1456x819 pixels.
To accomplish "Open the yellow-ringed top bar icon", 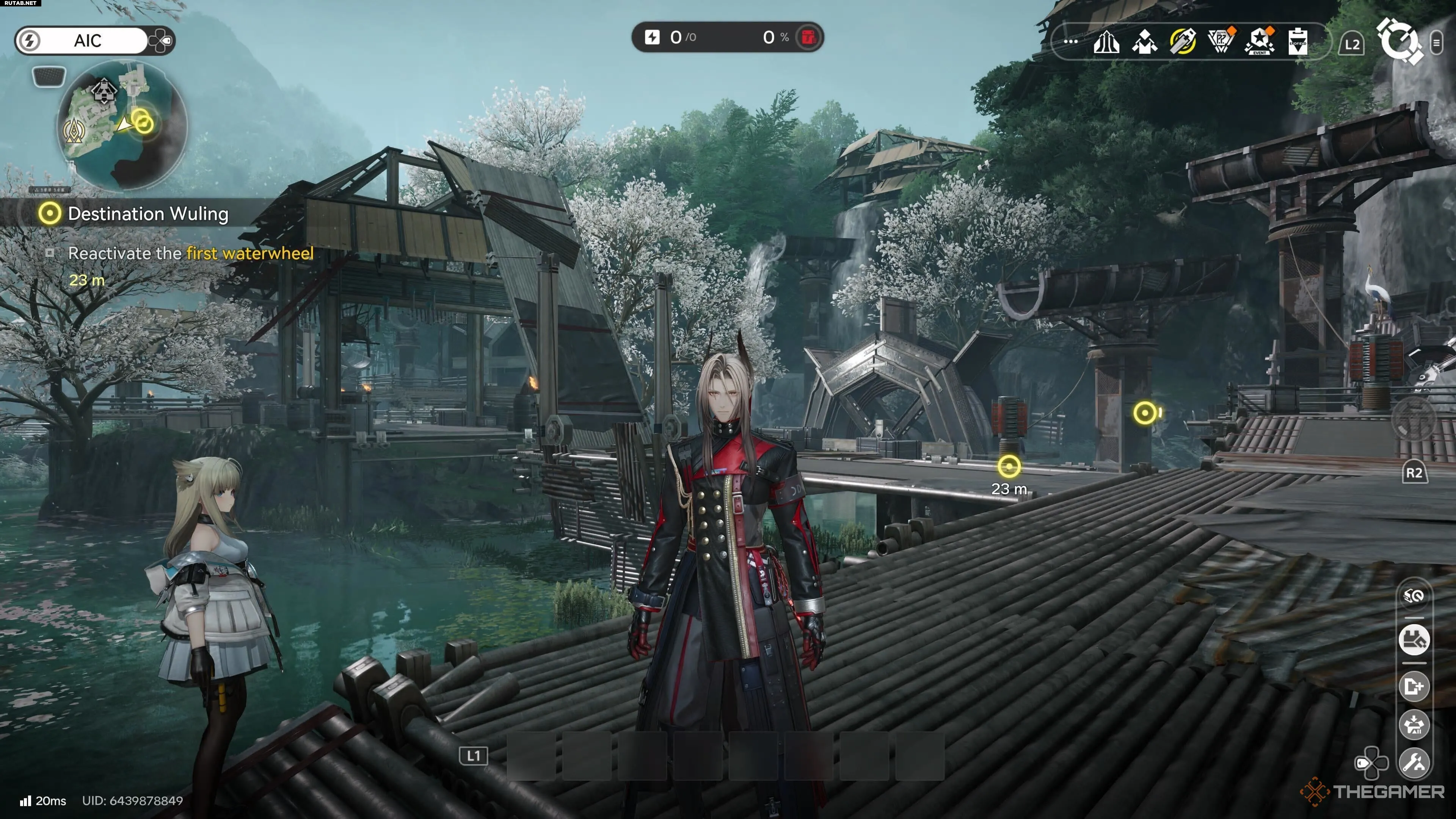I will (1183, 42).
